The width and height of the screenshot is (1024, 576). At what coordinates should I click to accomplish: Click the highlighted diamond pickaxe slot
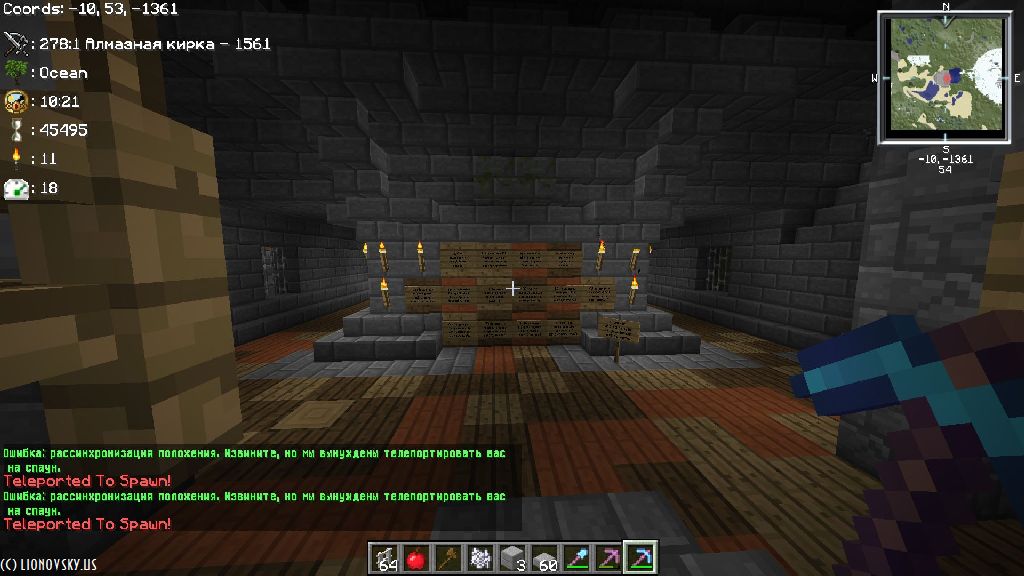639,558
